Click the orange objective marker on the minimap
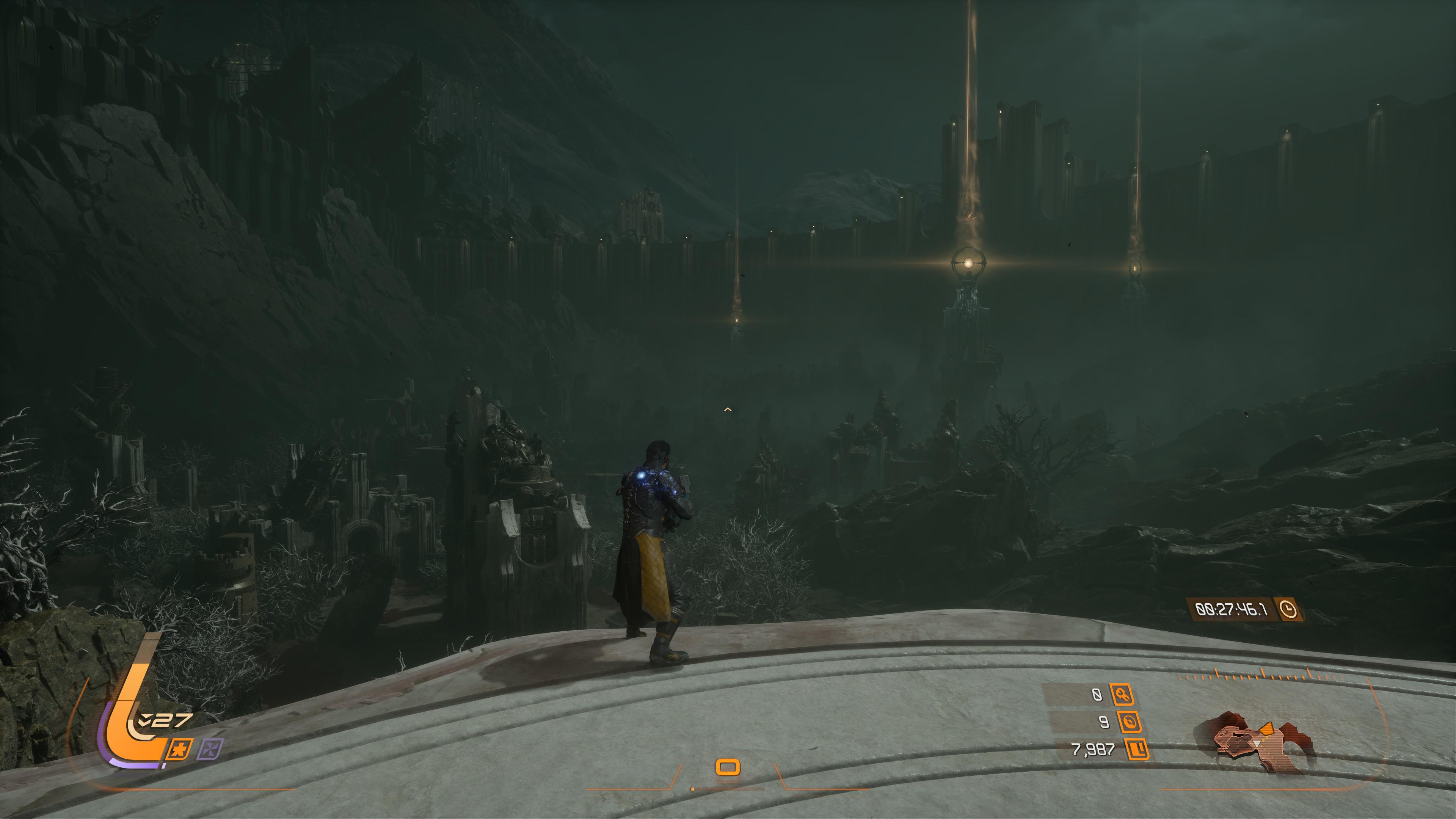The height and width of the screenshot is (819, 1456). (1266, 728)
